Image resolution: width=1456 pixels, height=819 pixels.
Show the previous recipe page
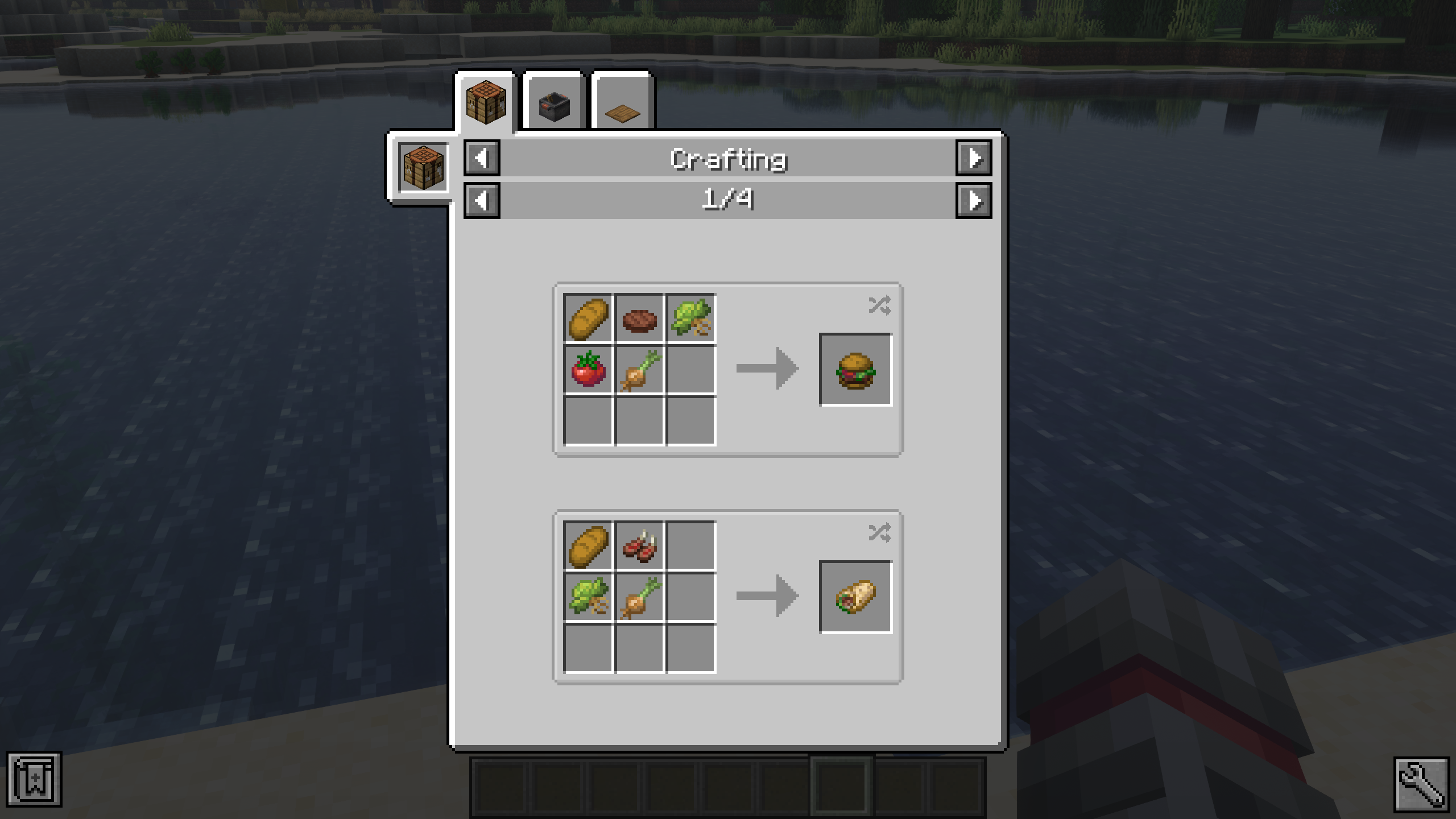482,201
